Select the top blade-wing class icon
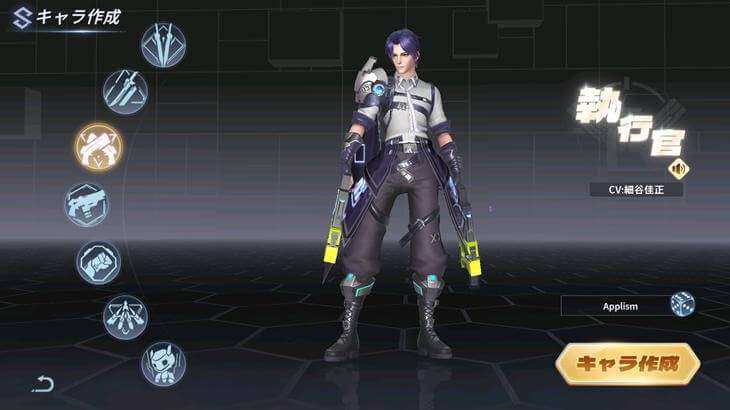The height and width of the screenshot is (410, 730). click(163, 45)
